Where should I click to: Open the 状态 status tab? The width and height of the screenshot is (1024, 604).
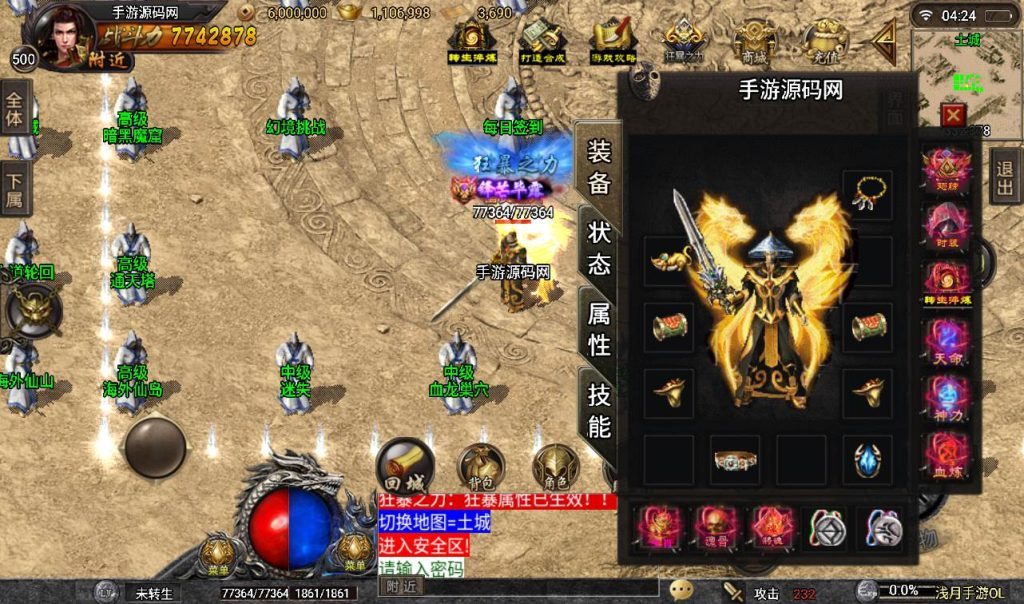(599, 249)
